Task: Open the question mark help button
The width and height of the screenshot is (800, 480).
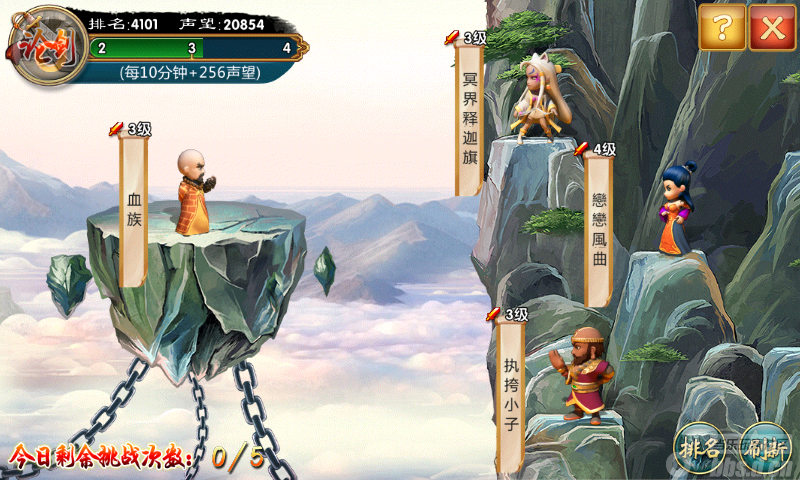Action: (722, 27)
